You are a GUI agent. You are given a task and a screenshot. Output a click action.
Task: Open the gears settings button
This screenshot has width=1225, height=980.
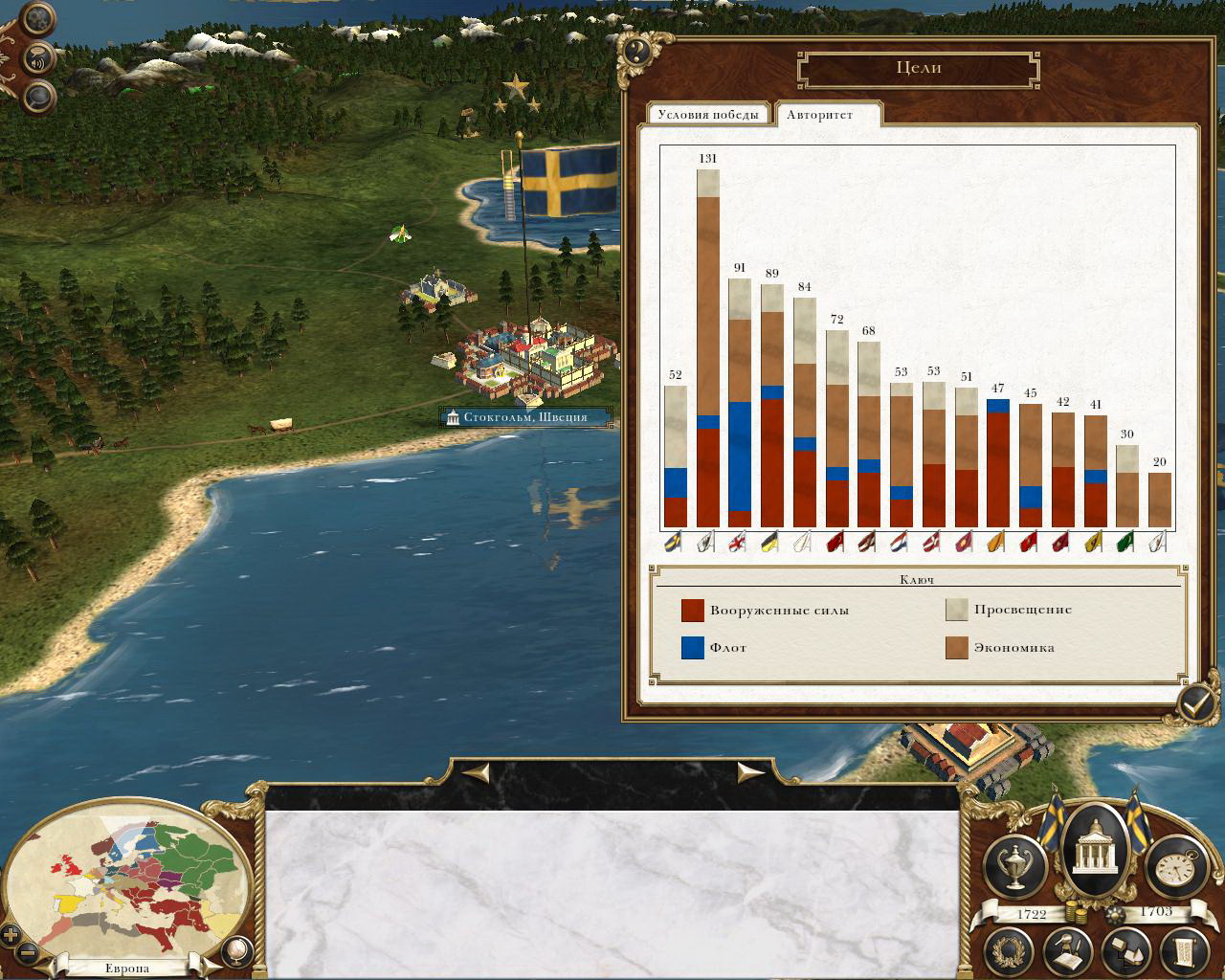point(38,18)
